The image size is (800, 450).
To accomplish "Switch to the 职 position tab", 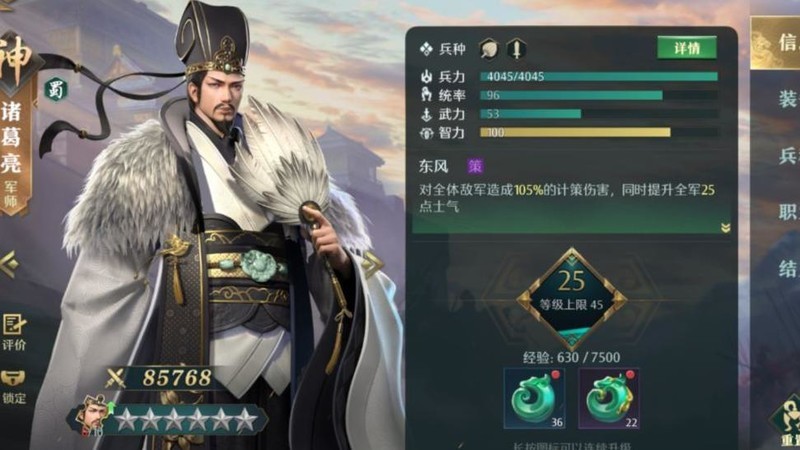I will pos(787,212).
